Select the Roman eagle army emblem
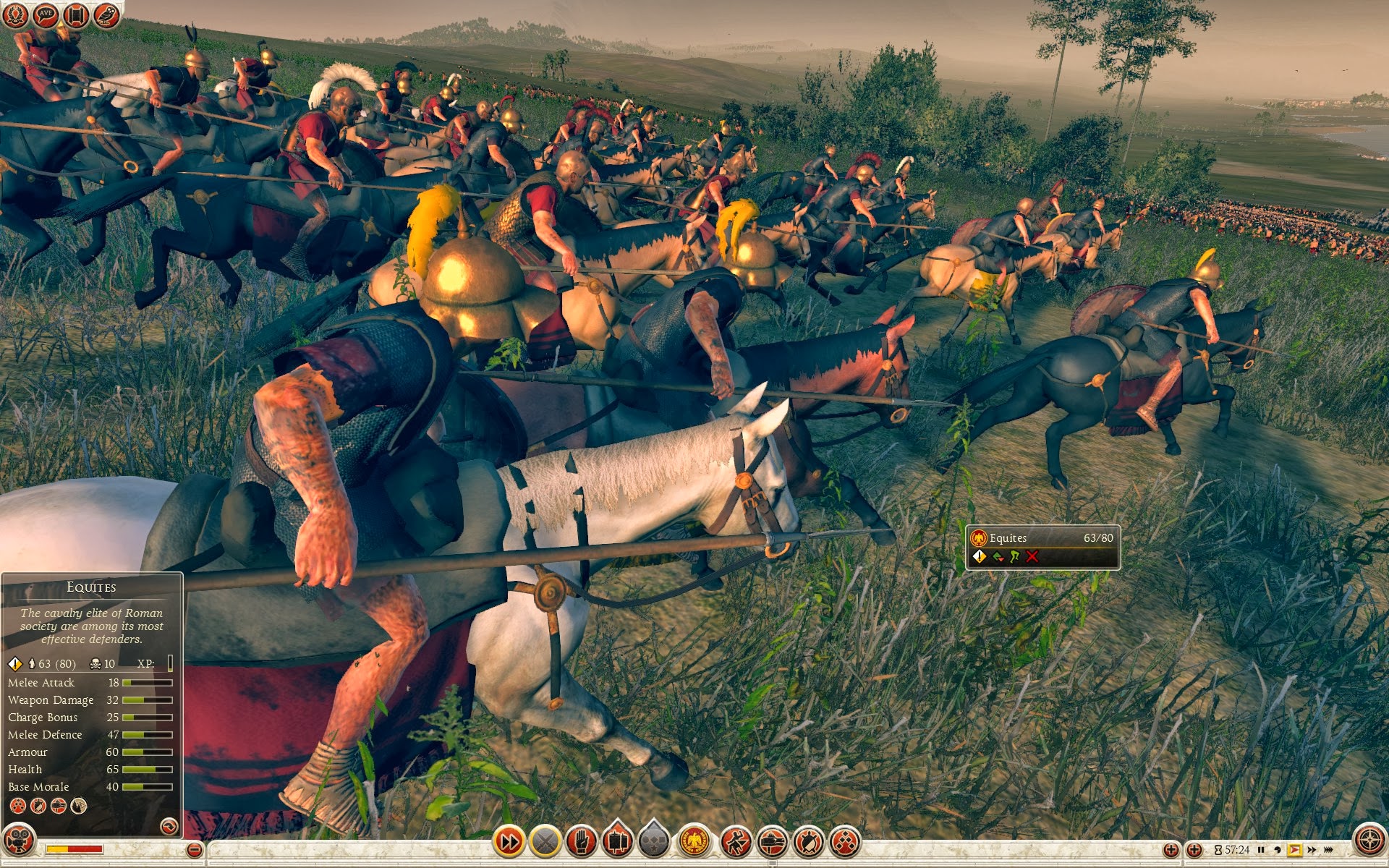Screen dimensions: 1389x868 pyautogui.click(x=695, y=841)
